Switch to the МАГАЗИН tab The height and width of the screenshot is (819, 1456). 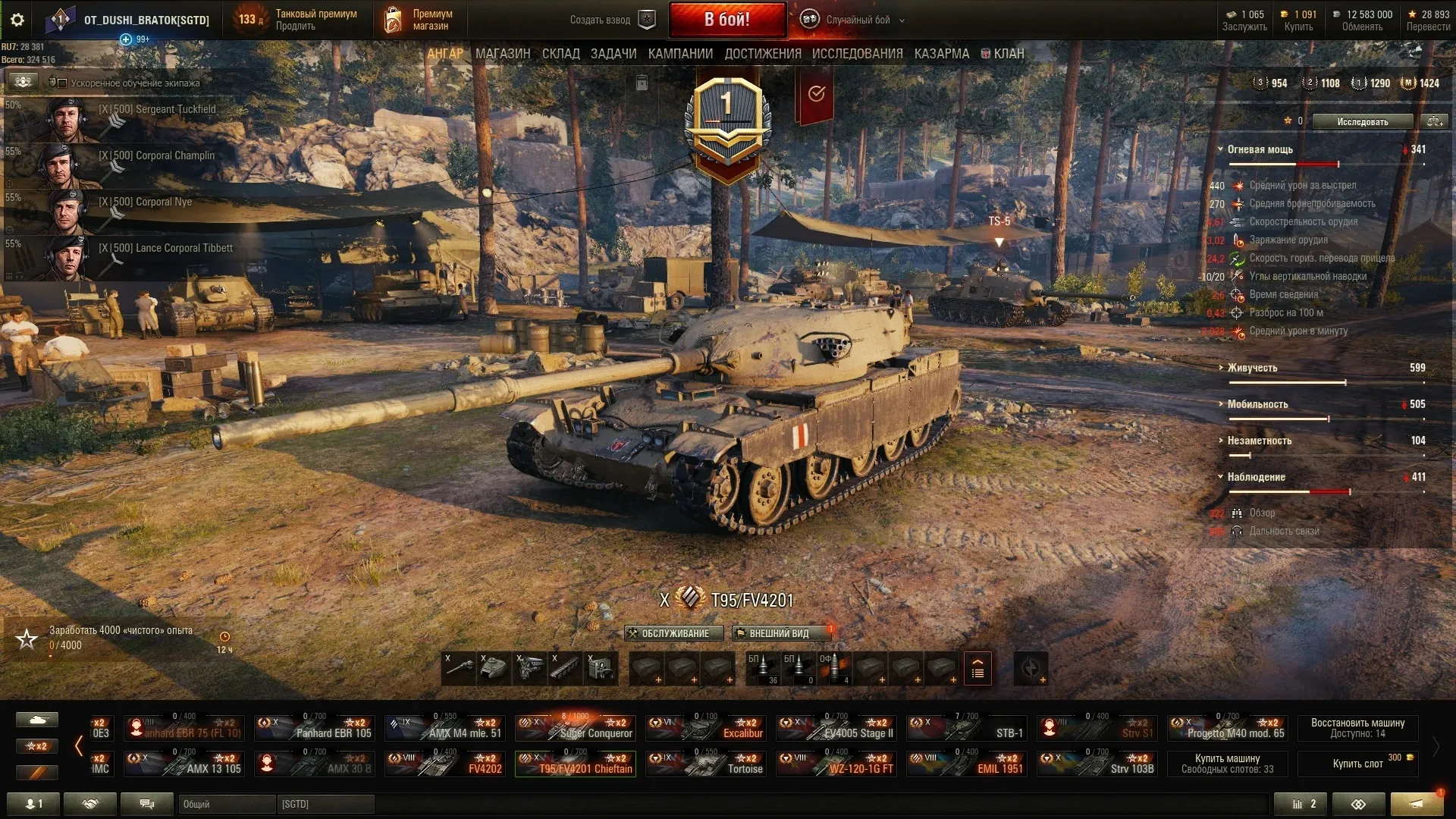[503, 54]
